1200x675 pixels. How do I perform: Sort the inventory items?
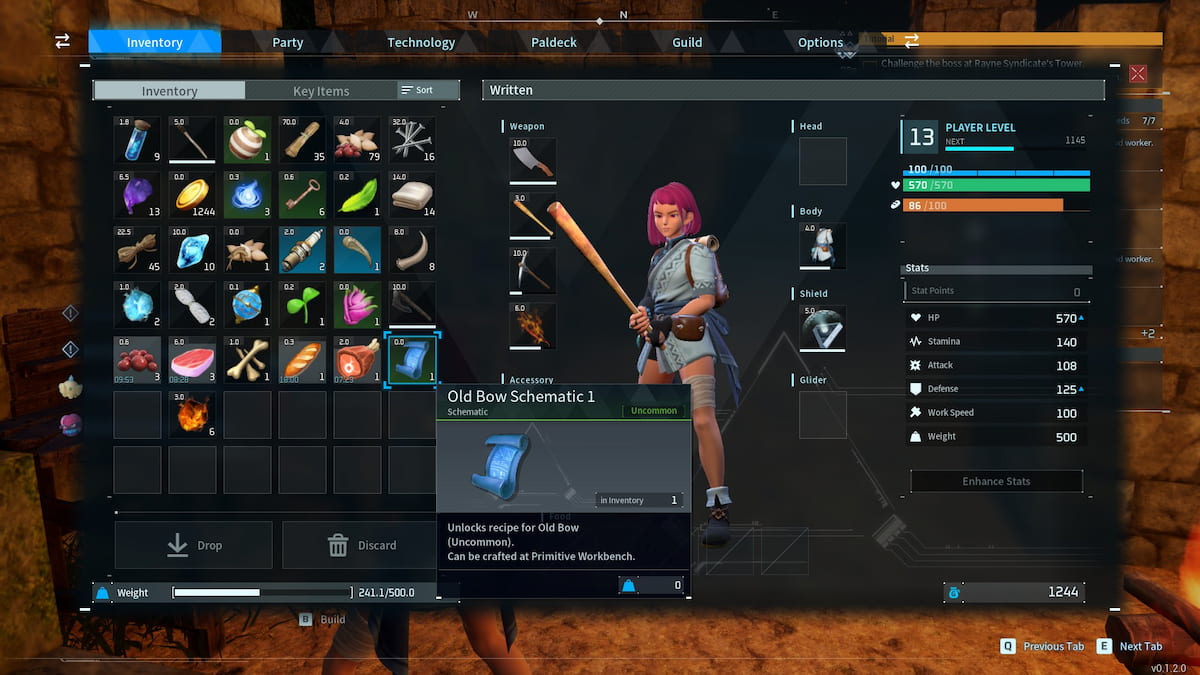point(417,90)
